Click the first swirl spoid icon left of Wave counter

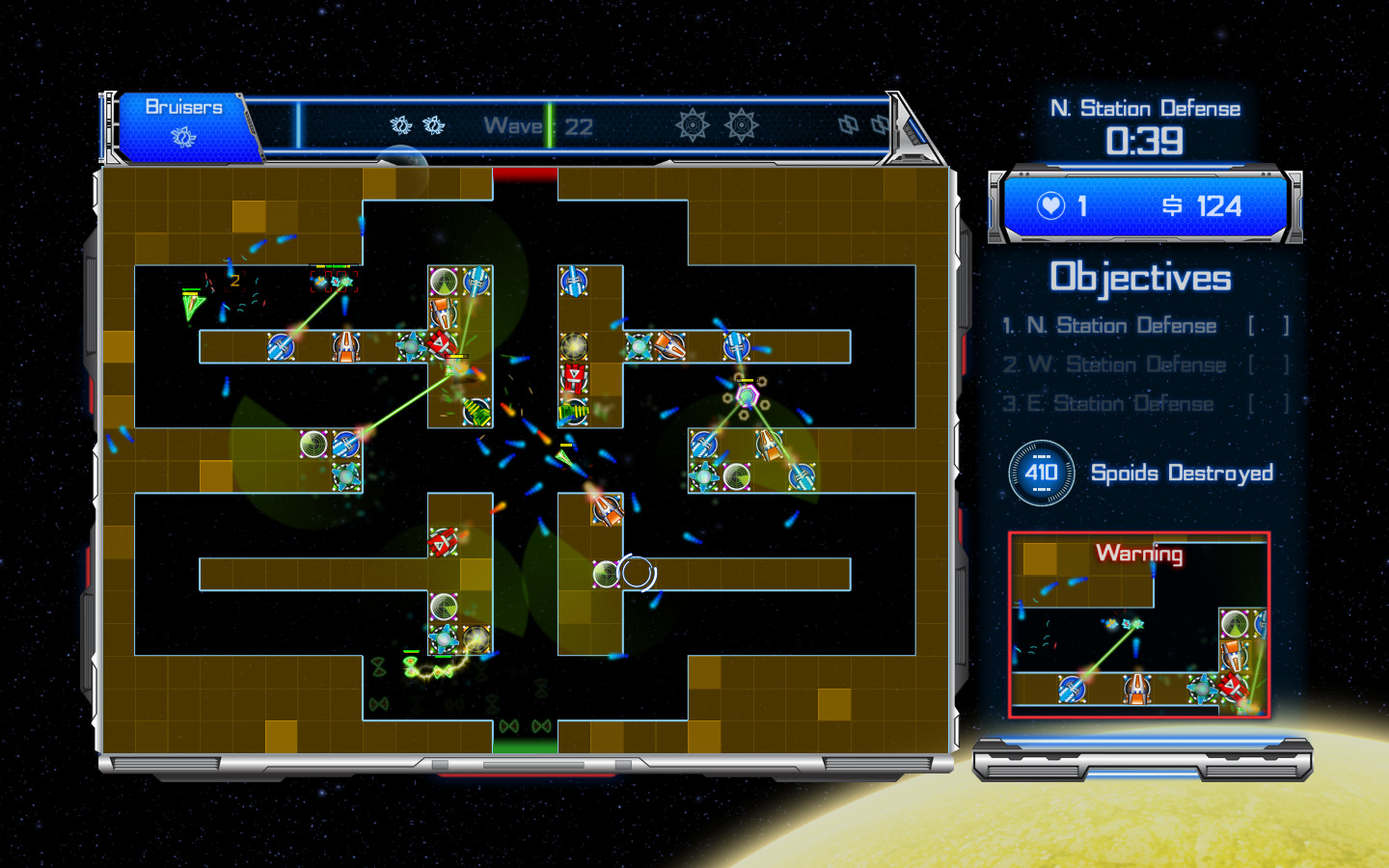398,124
